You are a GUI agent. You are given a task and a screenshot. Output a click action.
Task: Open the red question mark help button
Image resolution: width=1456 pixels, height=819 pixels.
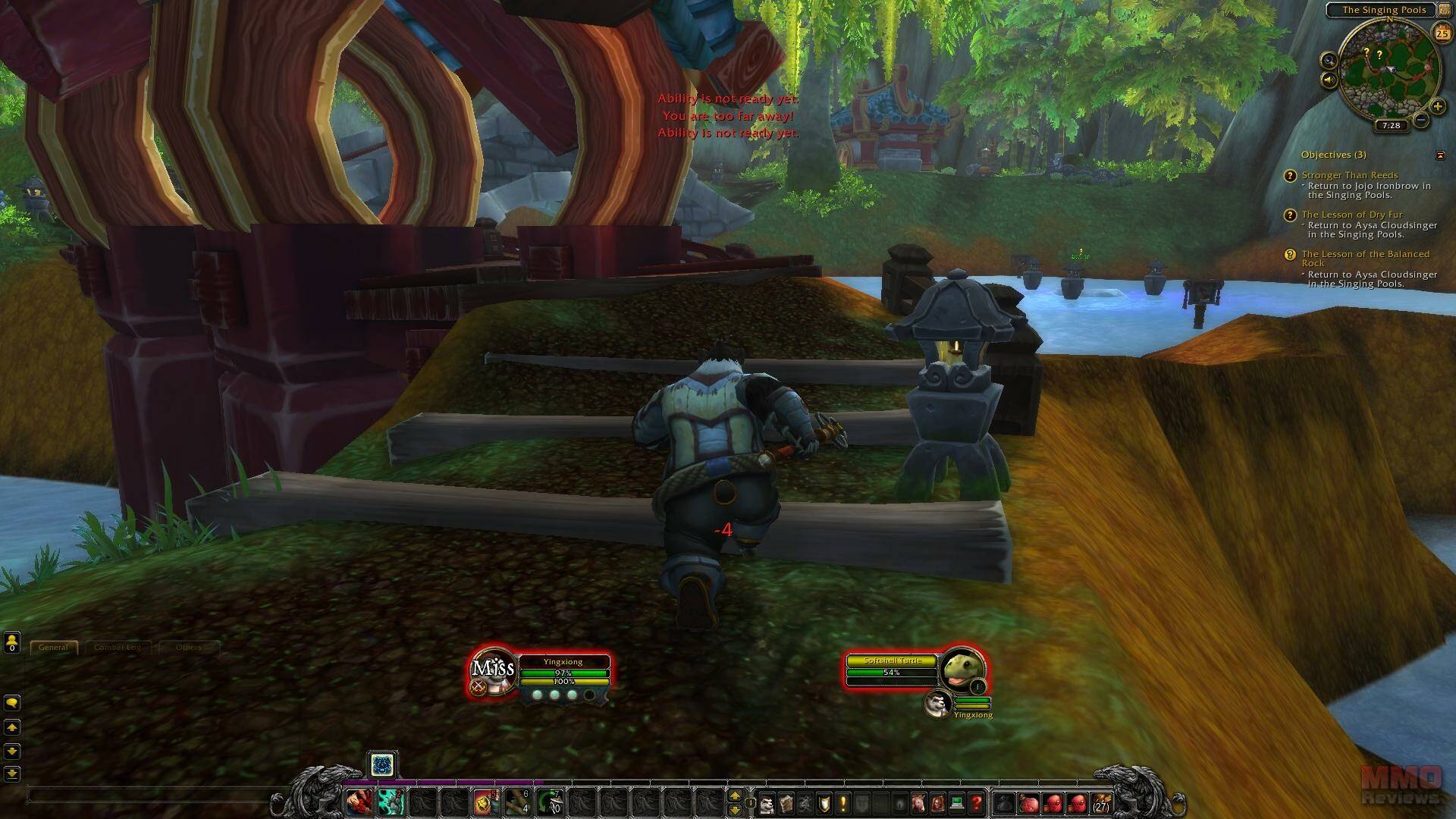pyautogui.click(x=976, y=803)
